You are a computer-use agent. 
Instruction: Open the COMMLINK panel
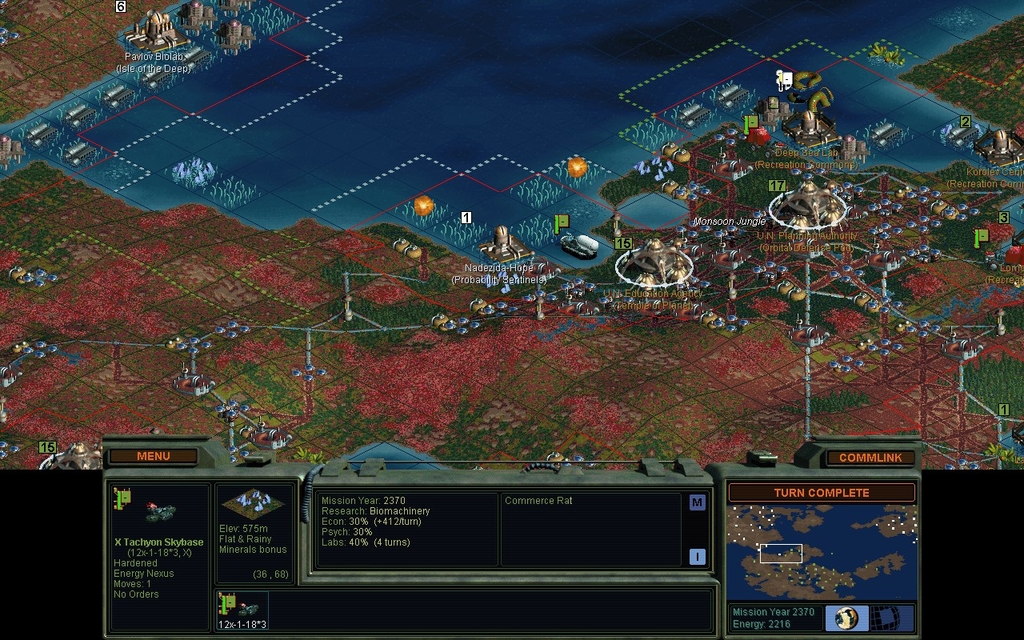coord(869,457)
